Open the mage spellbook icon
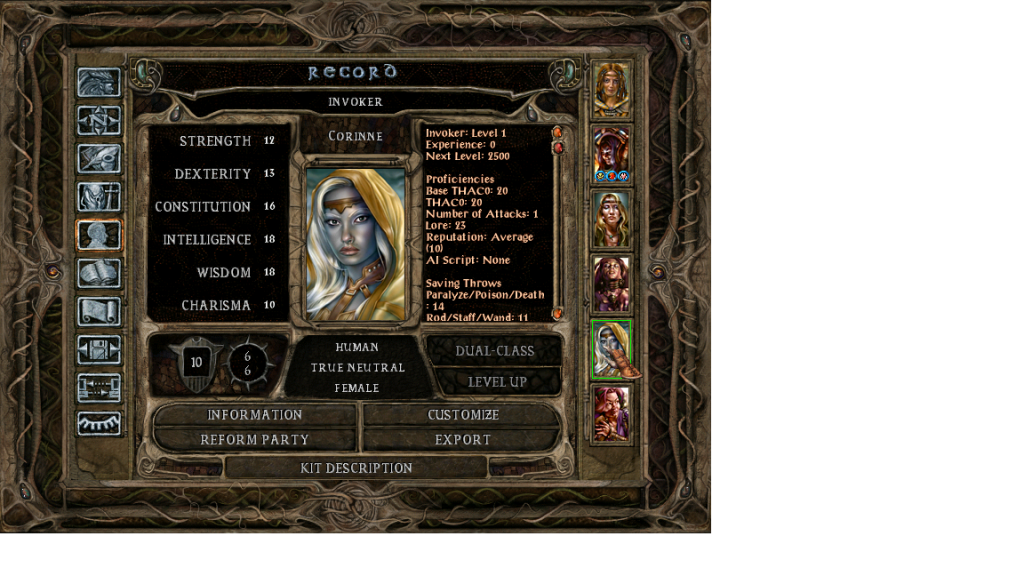This screenshot has height=576, width=1024. tap(99, 273)
